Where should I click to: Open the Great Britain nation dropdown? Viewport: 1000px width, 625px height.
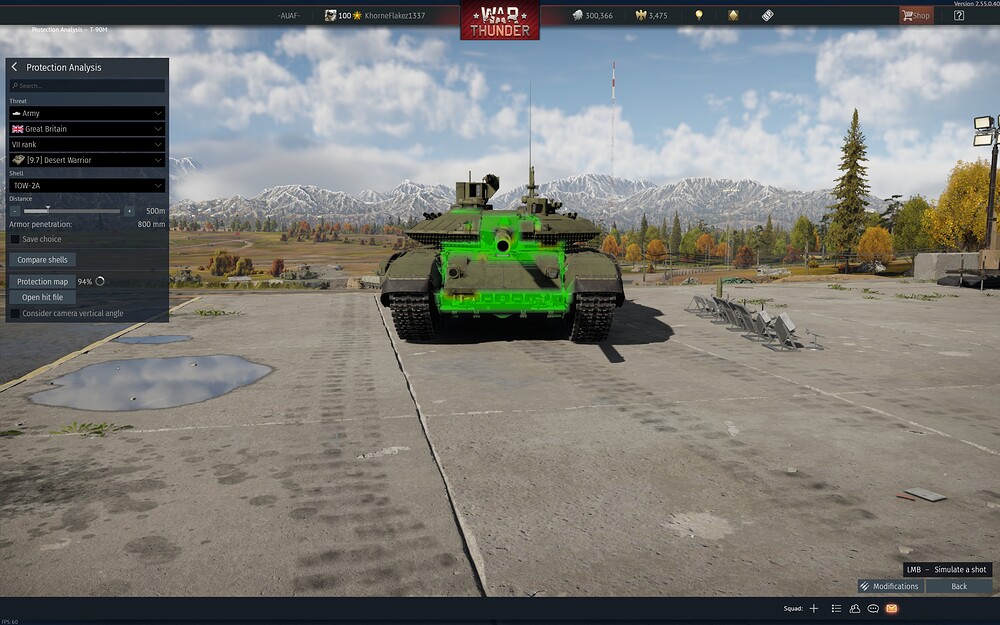87,129
